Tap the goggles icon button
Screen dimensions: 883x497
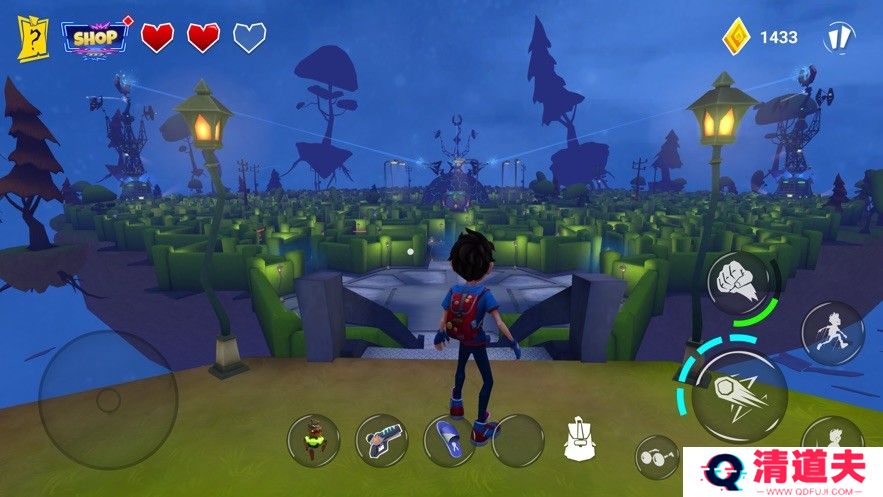tap(656, 456)
